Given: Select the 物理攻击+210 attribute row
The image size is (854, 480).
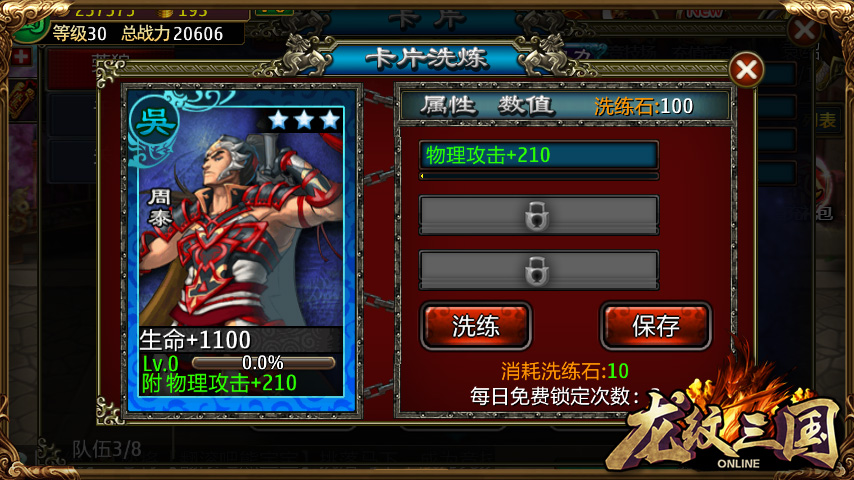Looking at the screenshot, I should [x=538, y=156].
